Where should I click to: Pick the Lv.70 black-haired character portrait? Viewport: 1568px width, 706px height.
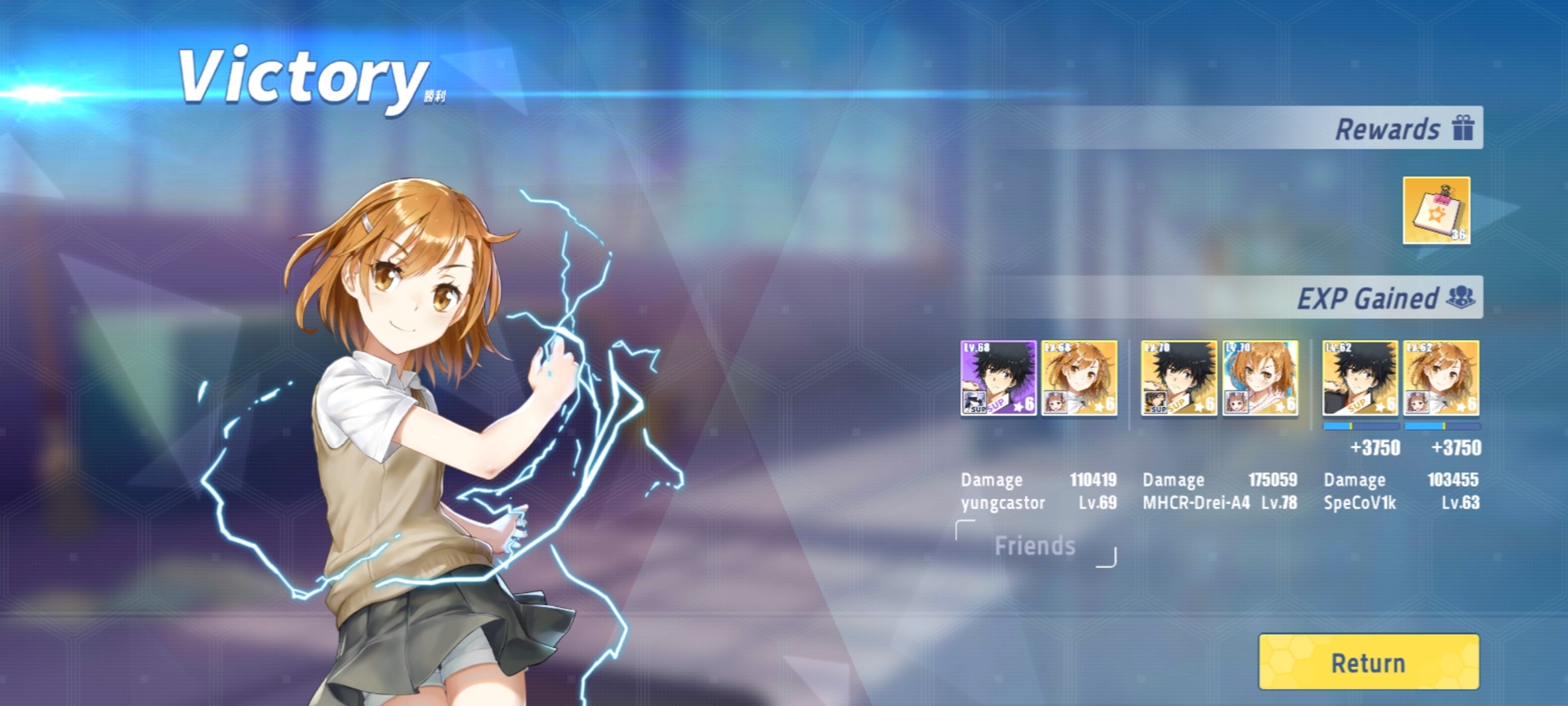[x=1178, y=378]
